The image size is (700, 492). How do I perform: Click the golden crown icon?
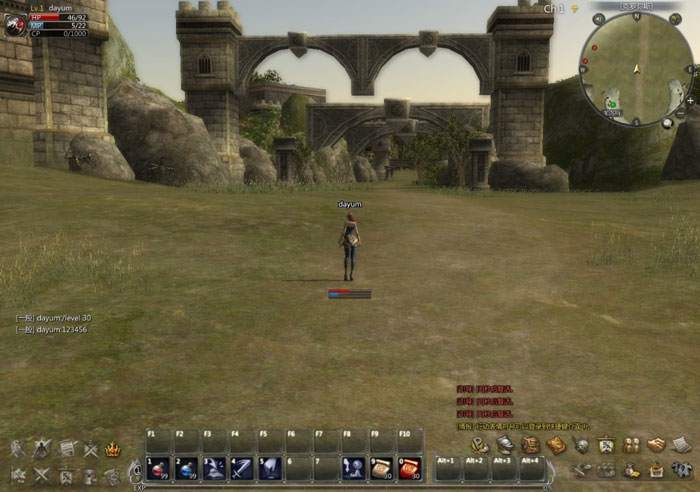(x=113, y=450)
